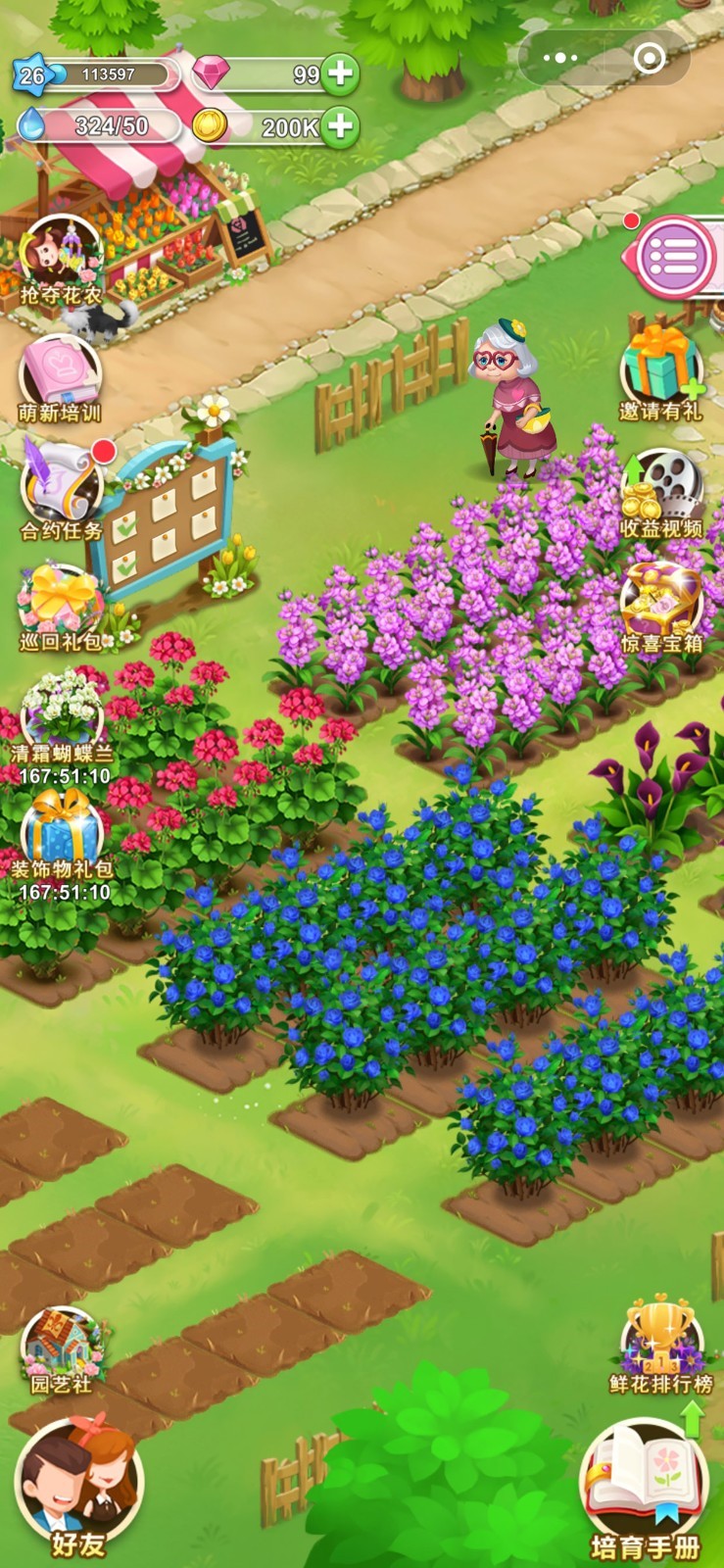Open the 好友 friends list

pyautogui.click(x=78, y=1485)
